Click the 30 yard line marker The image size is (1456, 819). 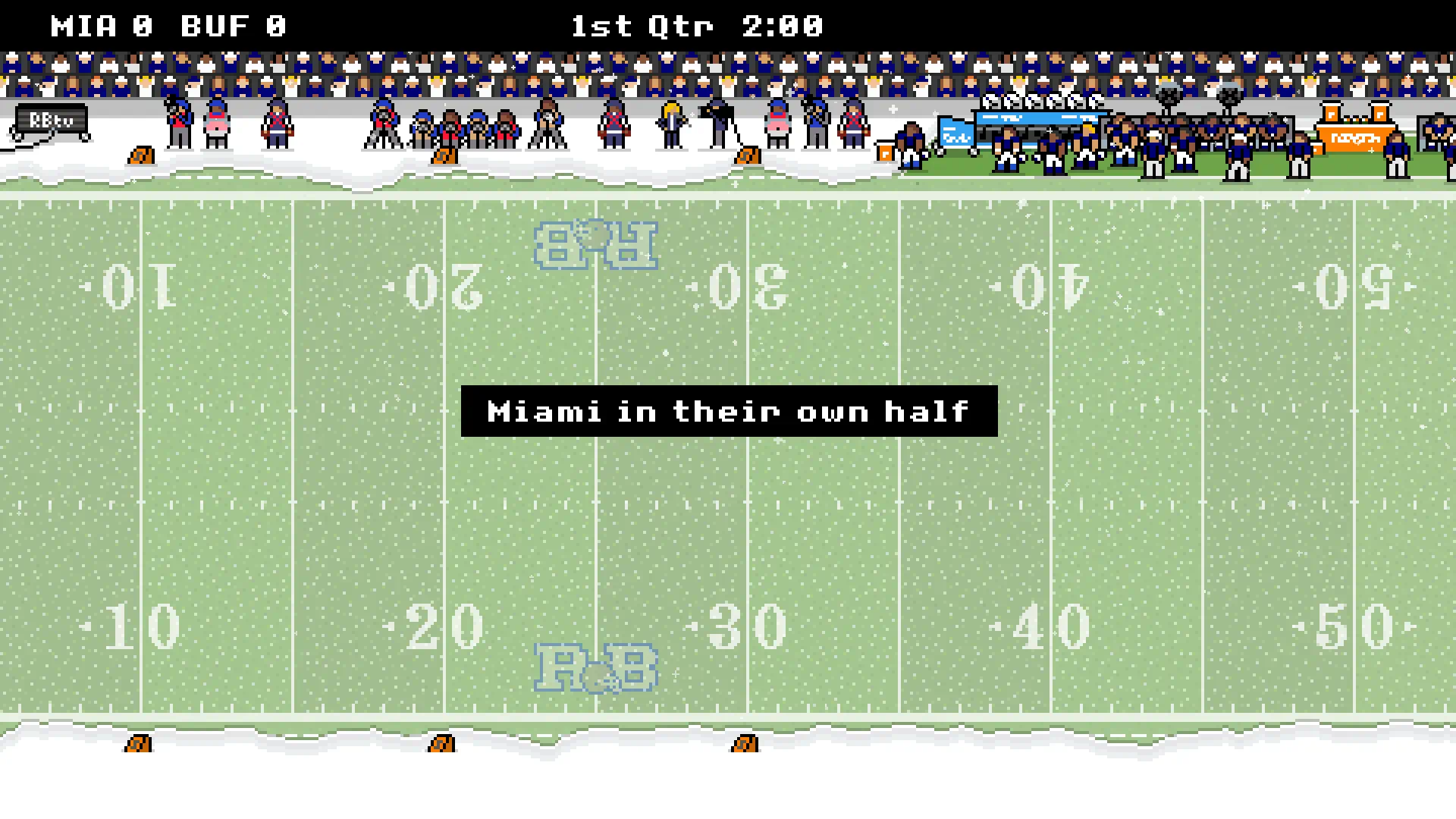(x=743, y=626)
